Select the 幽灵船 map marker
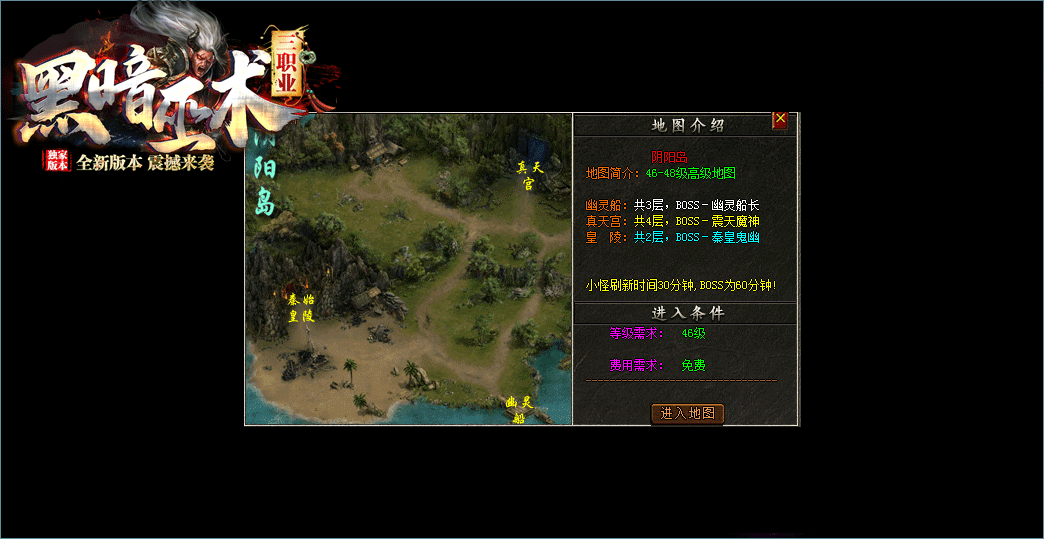This screenshot has height=539, width=1044. 518,409
